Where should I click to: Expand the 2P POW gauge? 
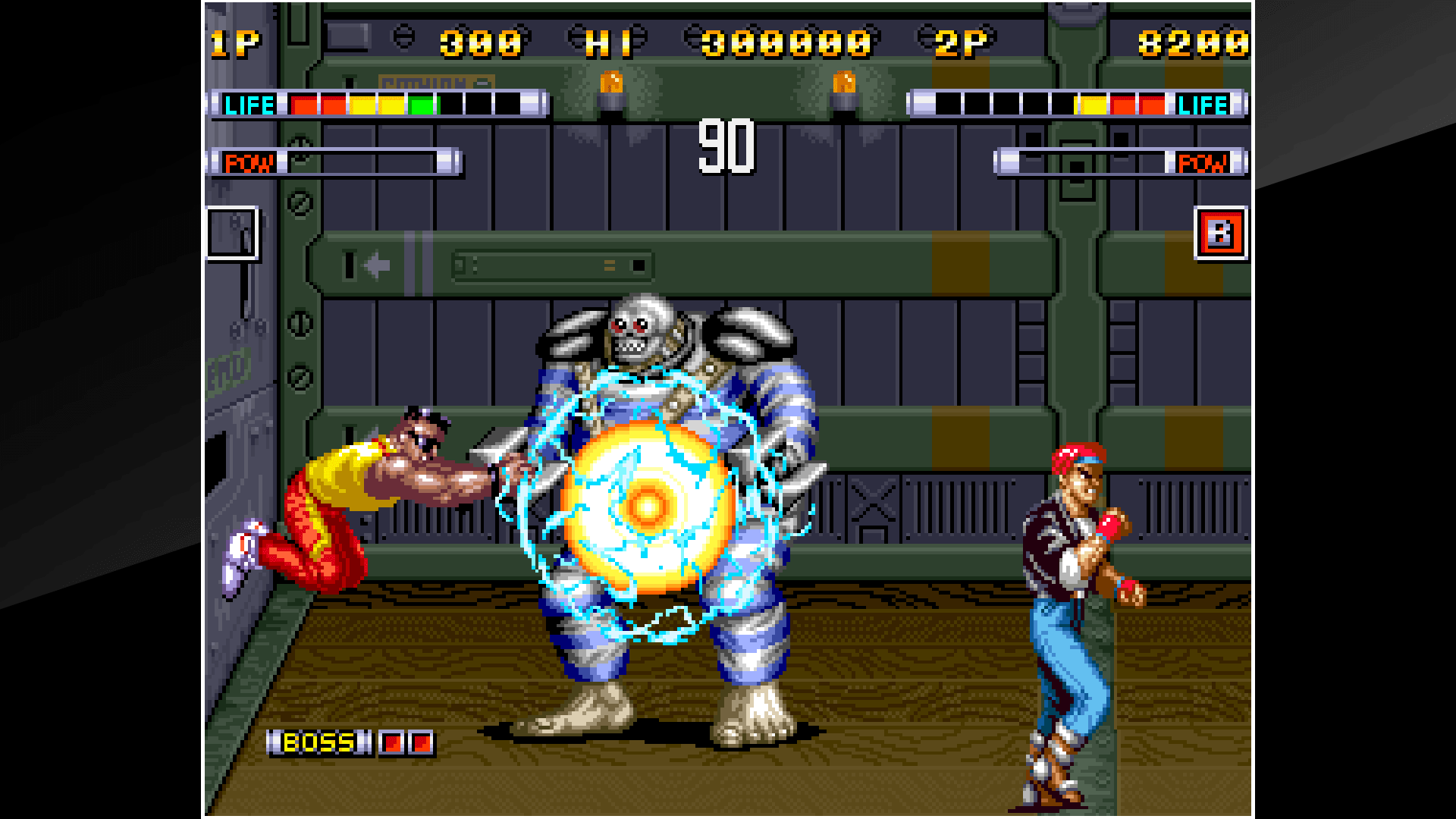click(x=1100, y=161)
